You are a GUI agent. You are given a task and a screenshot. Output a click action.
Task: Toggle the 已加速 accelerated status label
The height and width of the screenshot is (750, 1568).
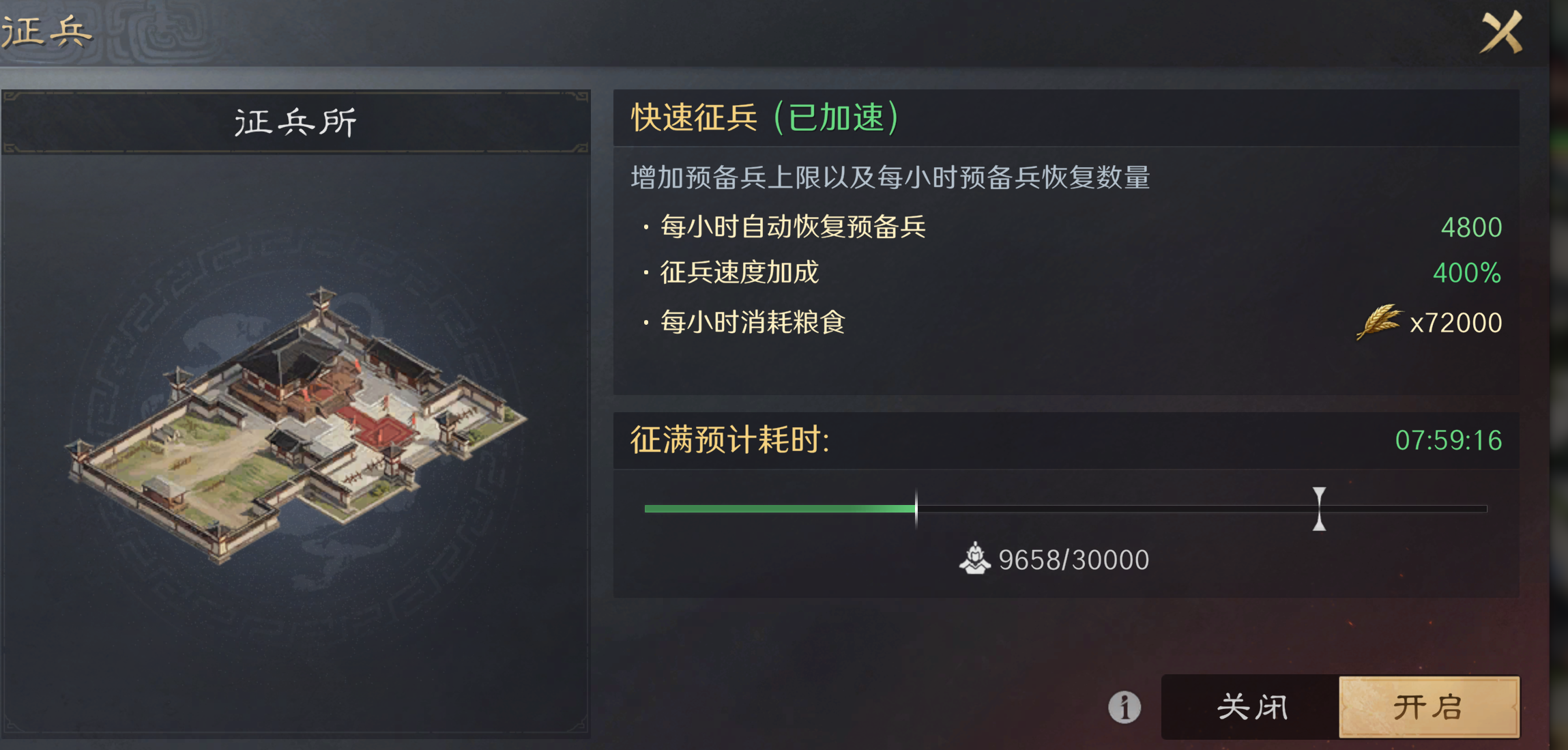click(x=841, y=117)
